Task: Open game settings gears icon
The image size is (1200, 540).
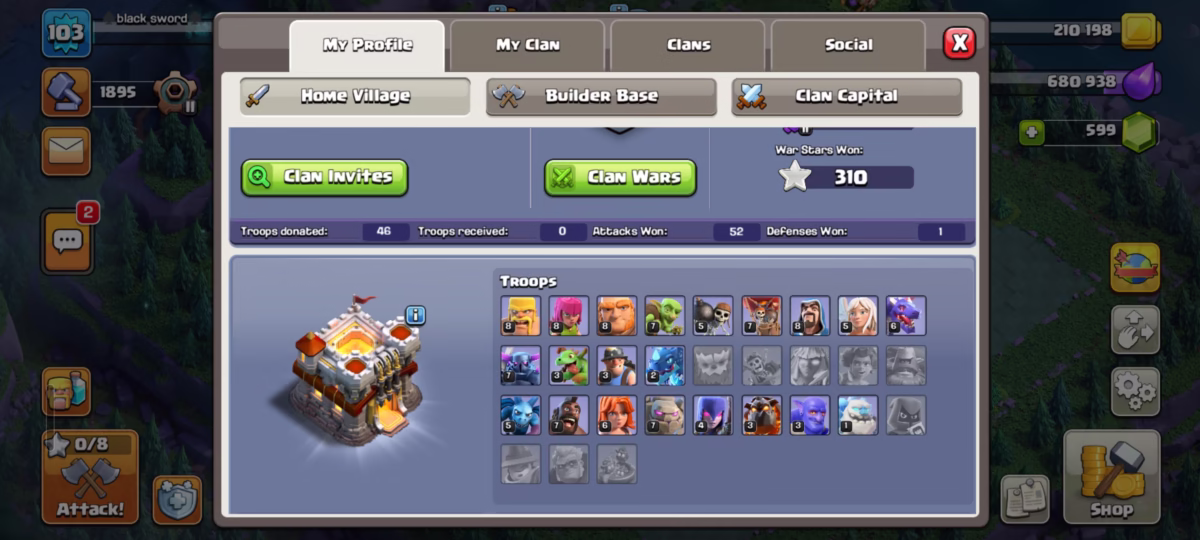Action: [1134, 391]
